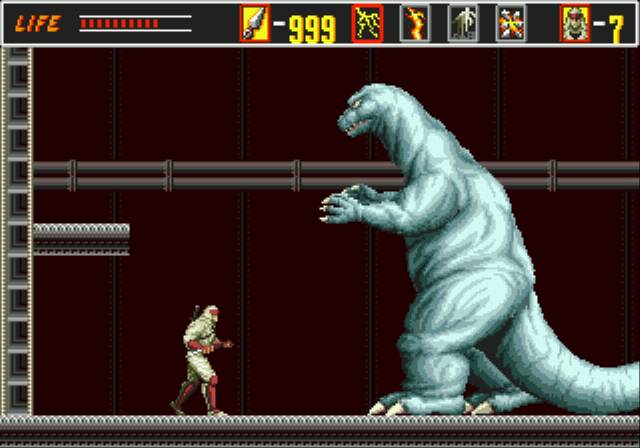
Task: Select the lightning ninjutsu icon
Action: 367,23
